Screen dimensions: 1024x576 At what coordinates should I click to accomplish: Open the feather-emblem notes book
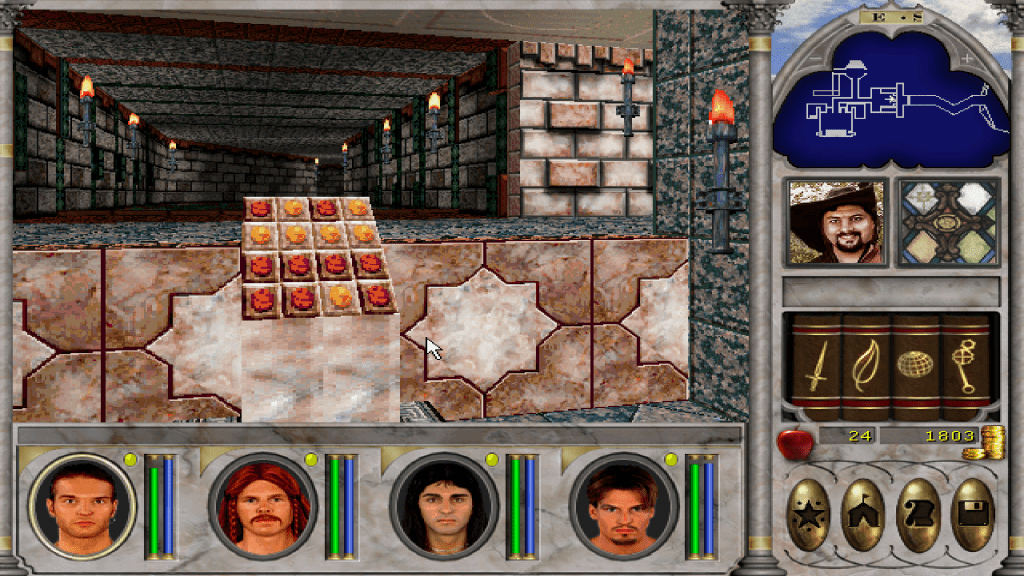tap(865, 366)
